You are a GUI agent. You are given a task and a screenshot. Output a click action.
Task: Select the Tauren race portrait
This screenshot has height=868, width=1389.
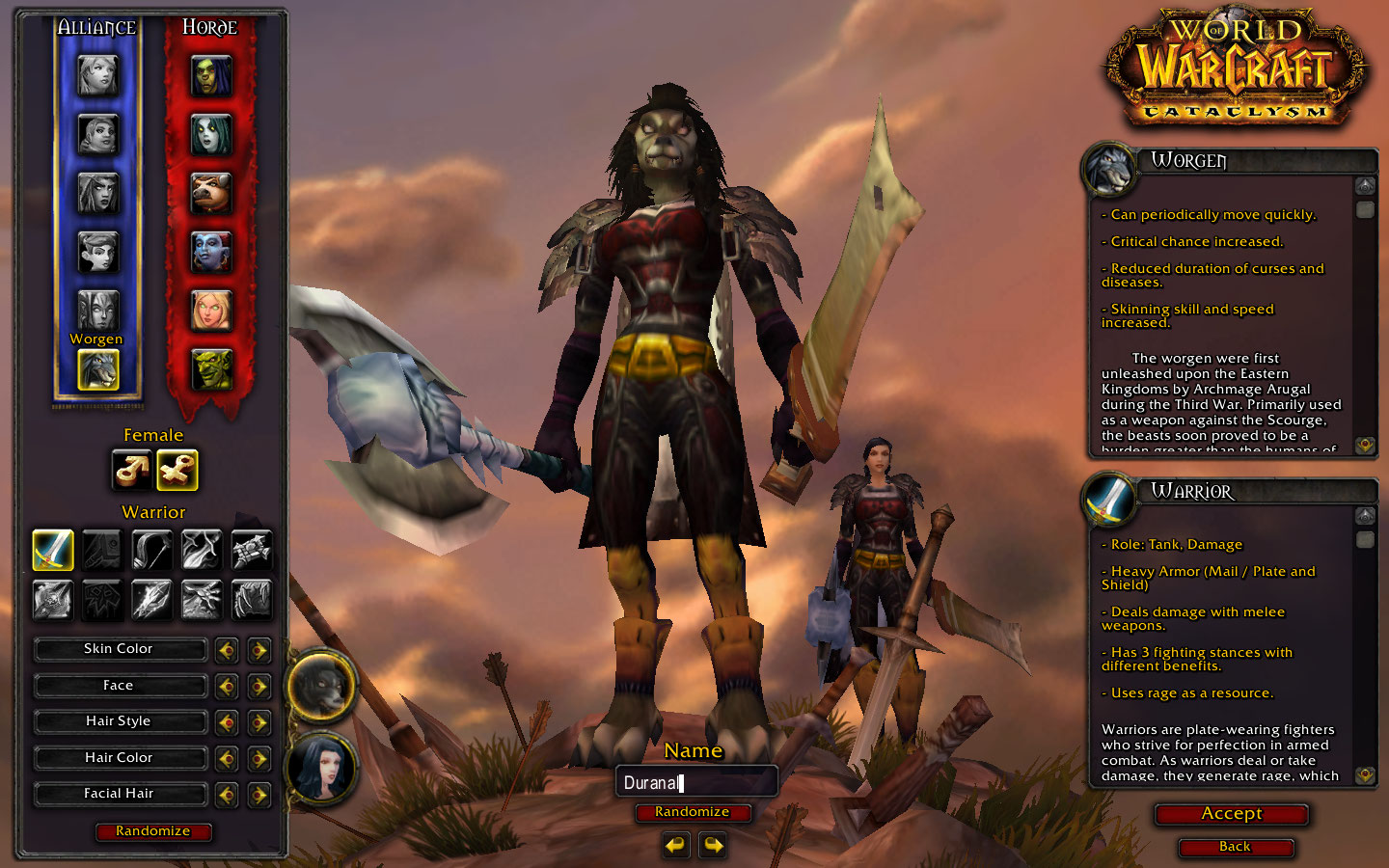point(211,194)
